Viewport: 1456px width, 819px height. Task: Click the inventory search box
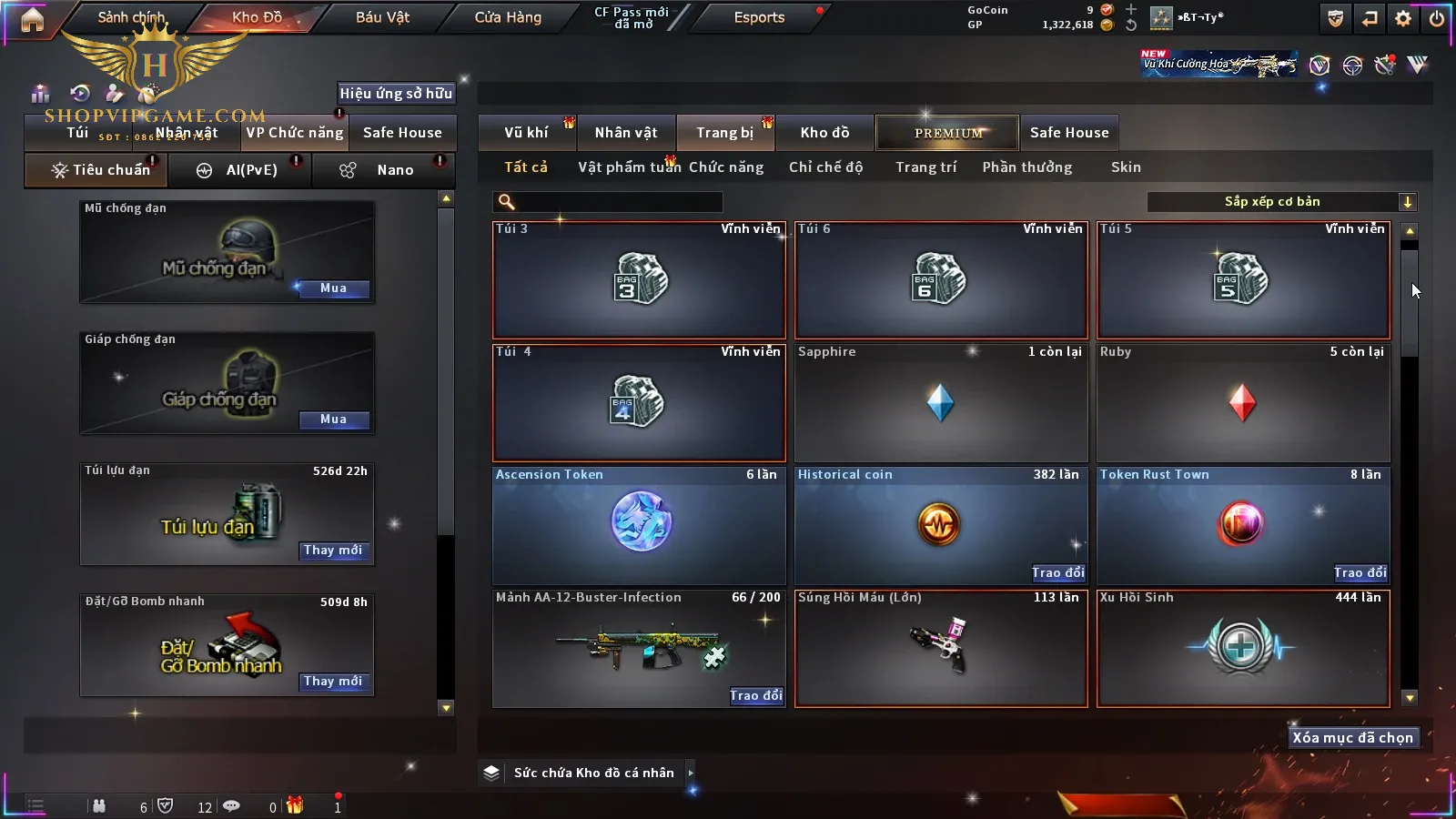click(x=610, y=202)
